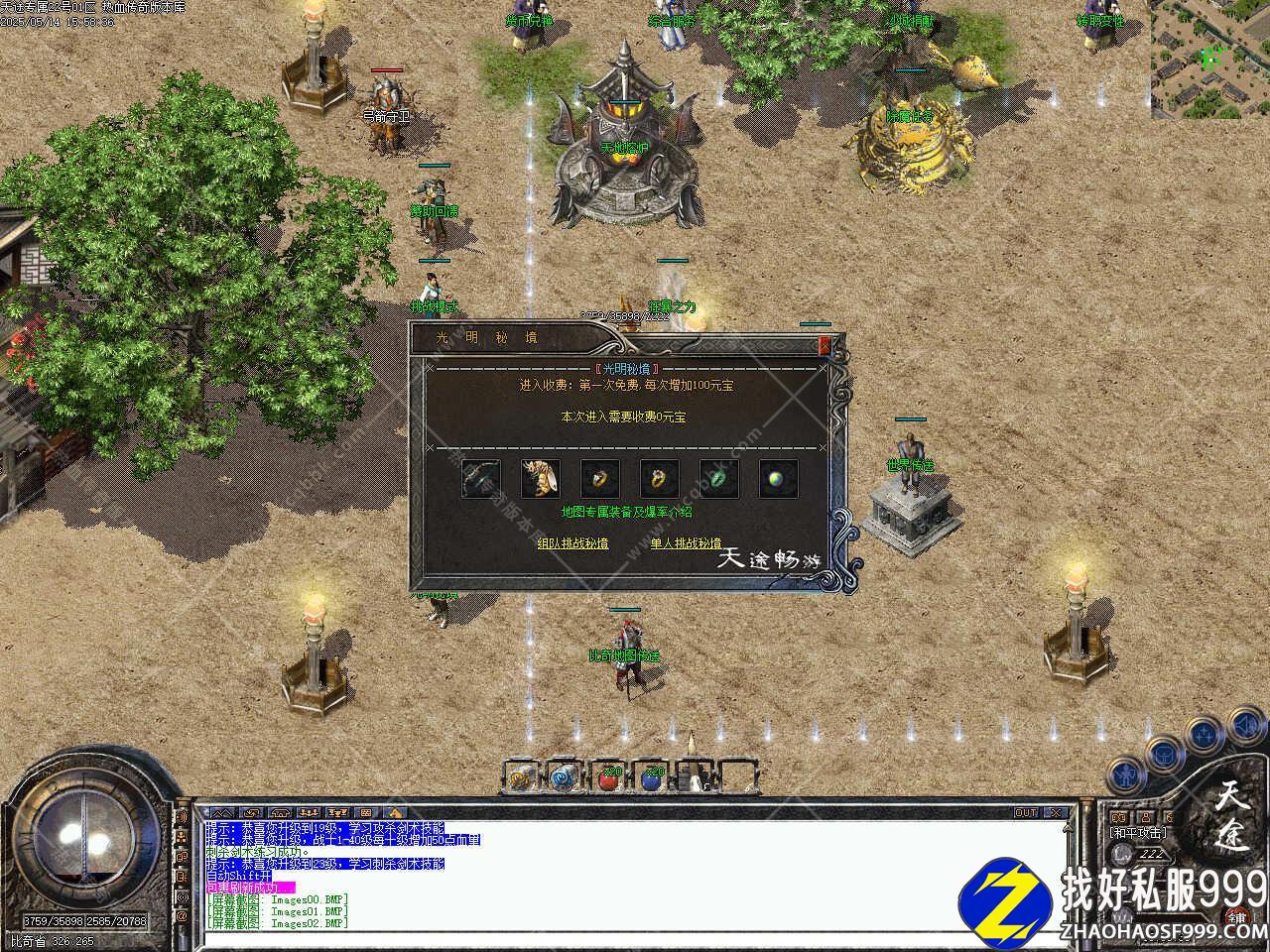
Task: Use the blue scroll hotbar slot
Action: (x=565, y=778)
